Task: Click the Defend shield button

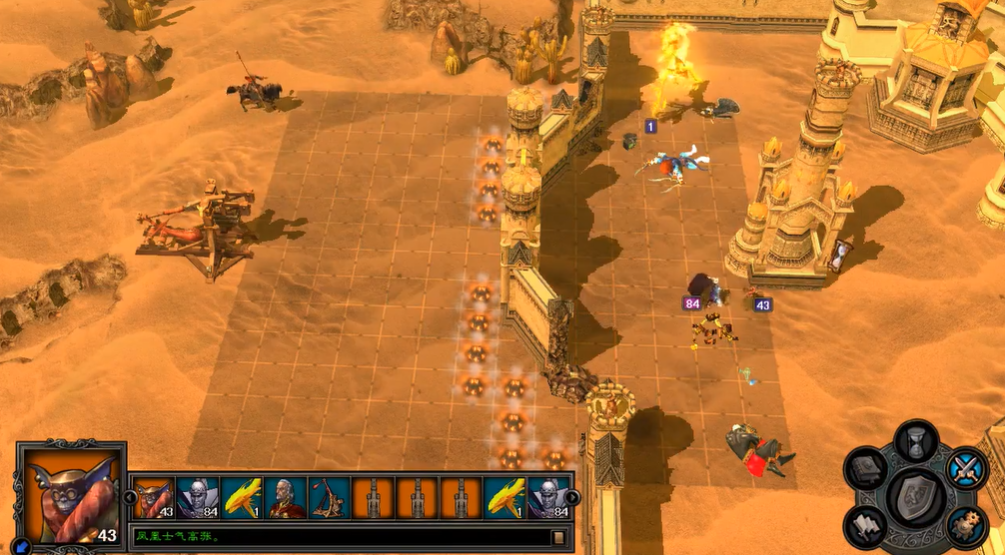Action: tap(916, 496)
